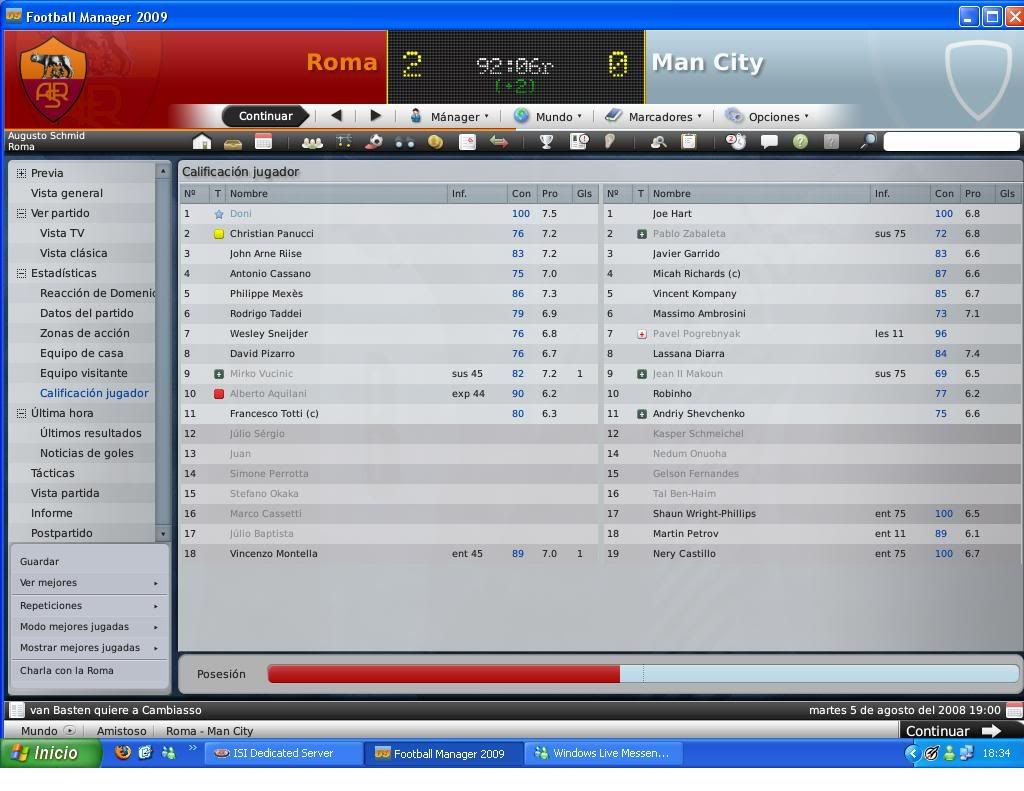The height and width of the screenshot is (791, 1024).
Task: Select Vista general in the sidebar
Action: tap(67, 193)
